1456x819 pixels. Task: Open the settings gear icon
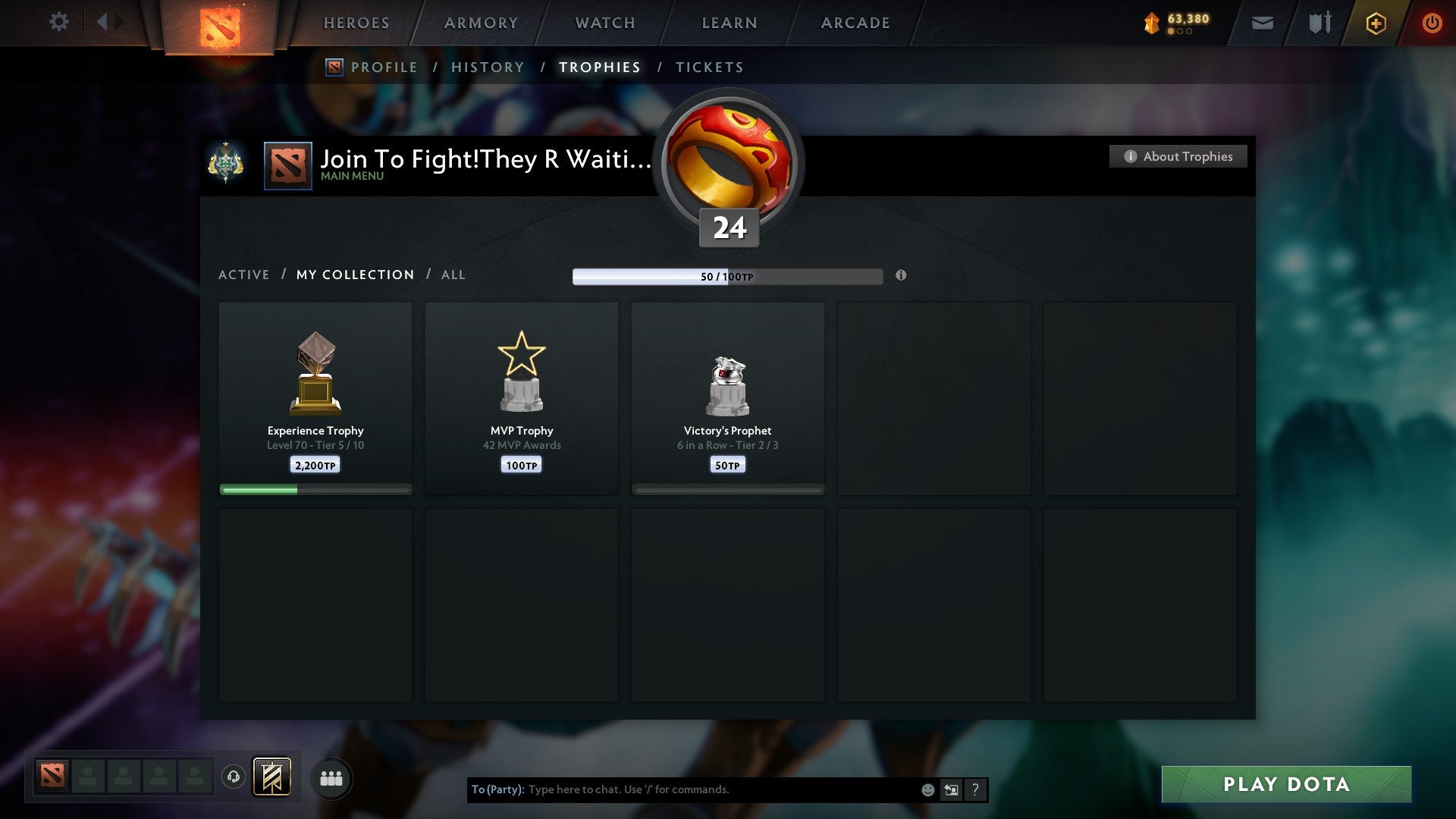click(59, 22)
